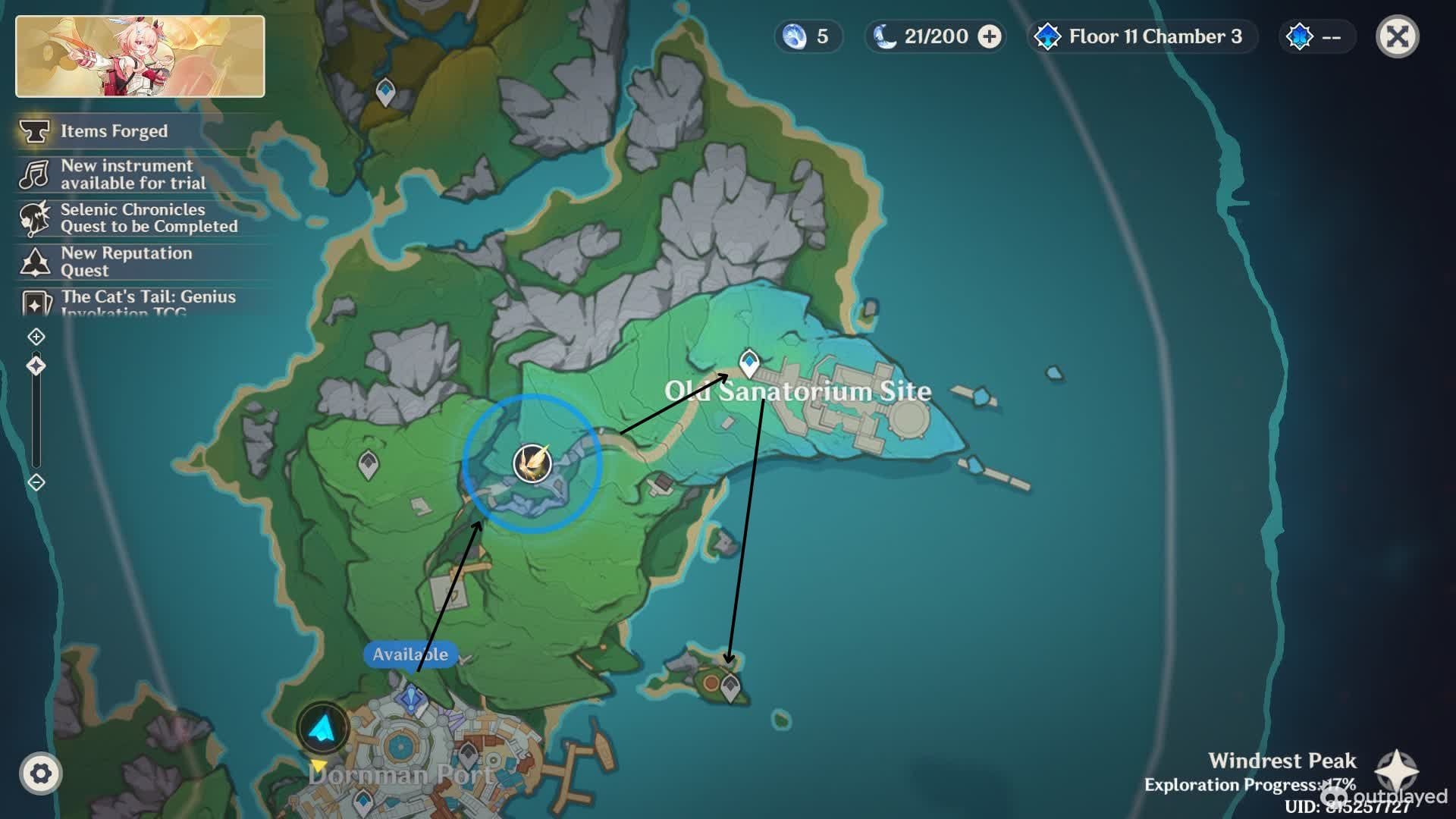Close the map with the X button
This screenshot has width=1456, height=819.
coord(1397,36)
